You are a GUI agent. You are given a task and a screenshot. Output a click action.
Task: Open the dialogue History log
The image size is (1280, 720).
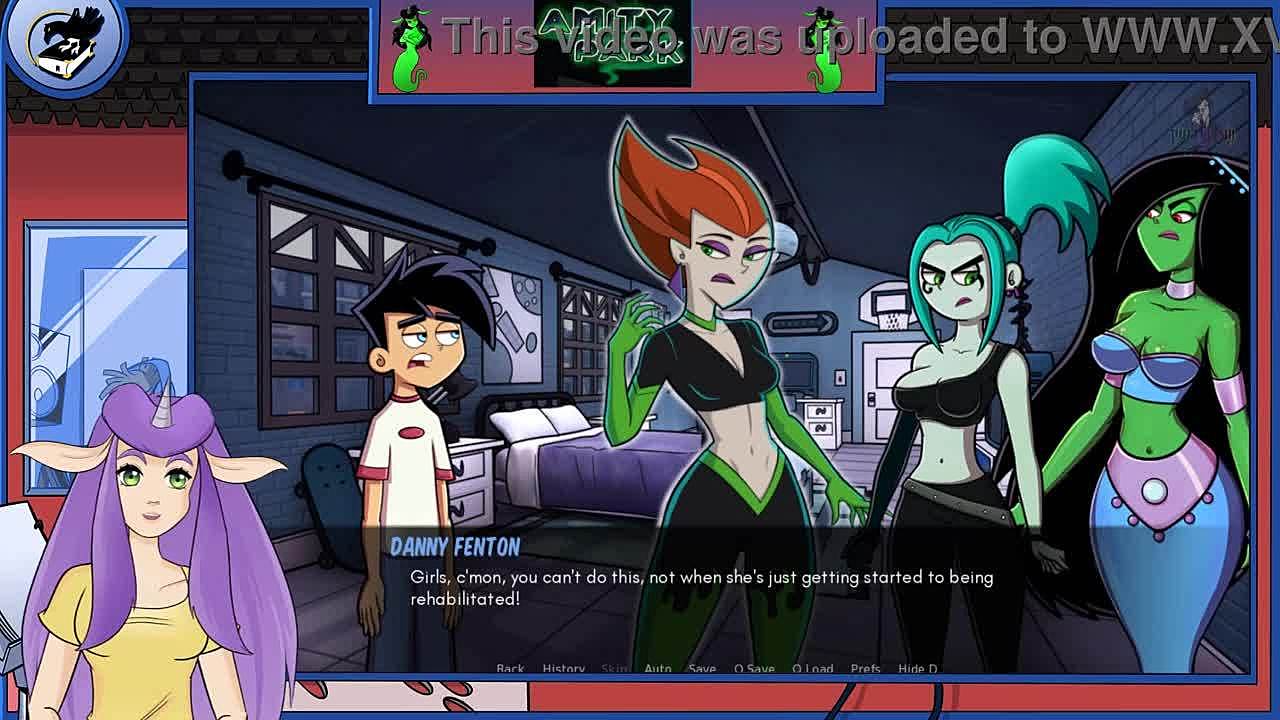pos(563,668)
